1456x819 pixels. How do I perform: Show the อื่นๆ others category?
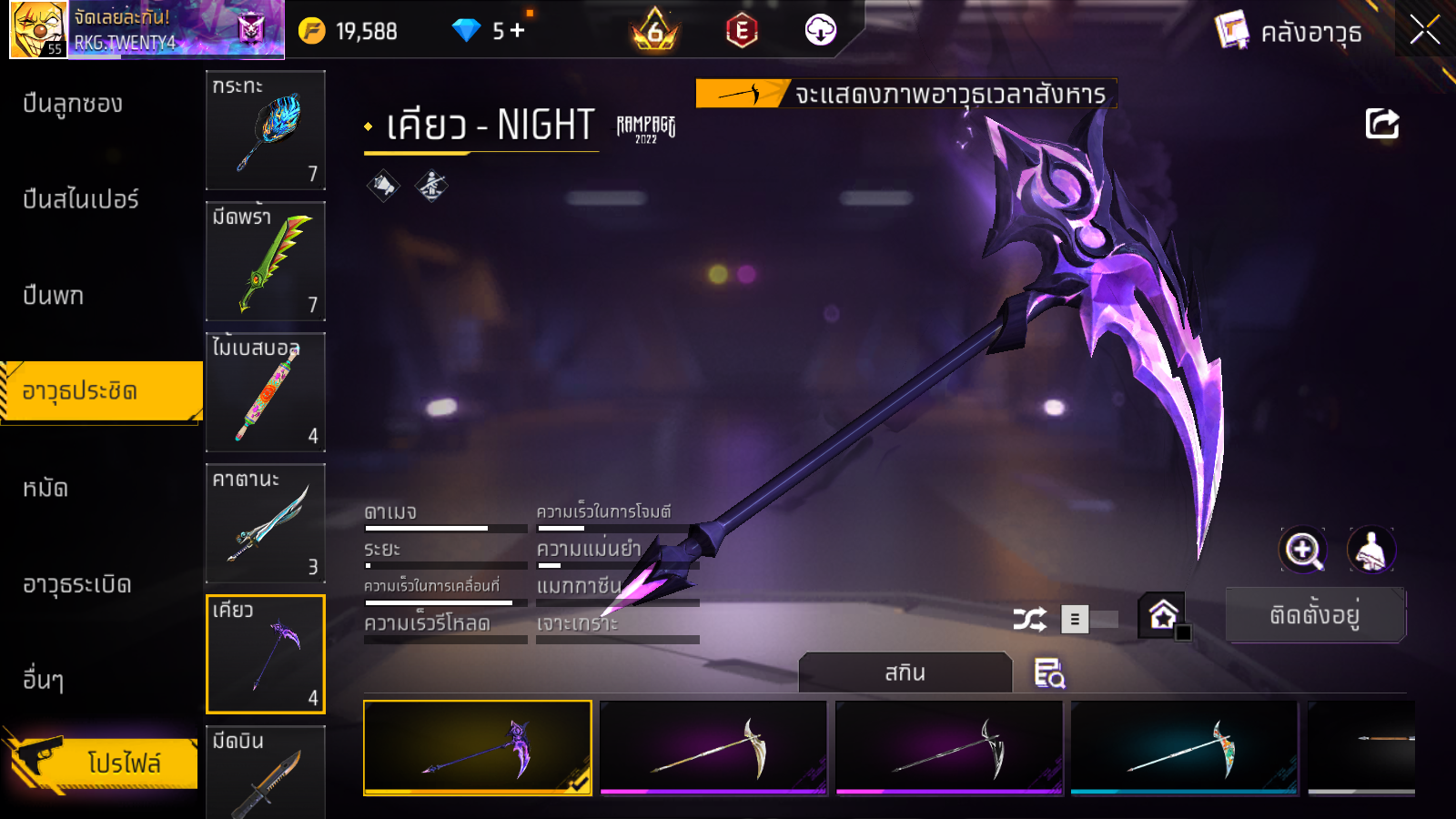point(44,680)
